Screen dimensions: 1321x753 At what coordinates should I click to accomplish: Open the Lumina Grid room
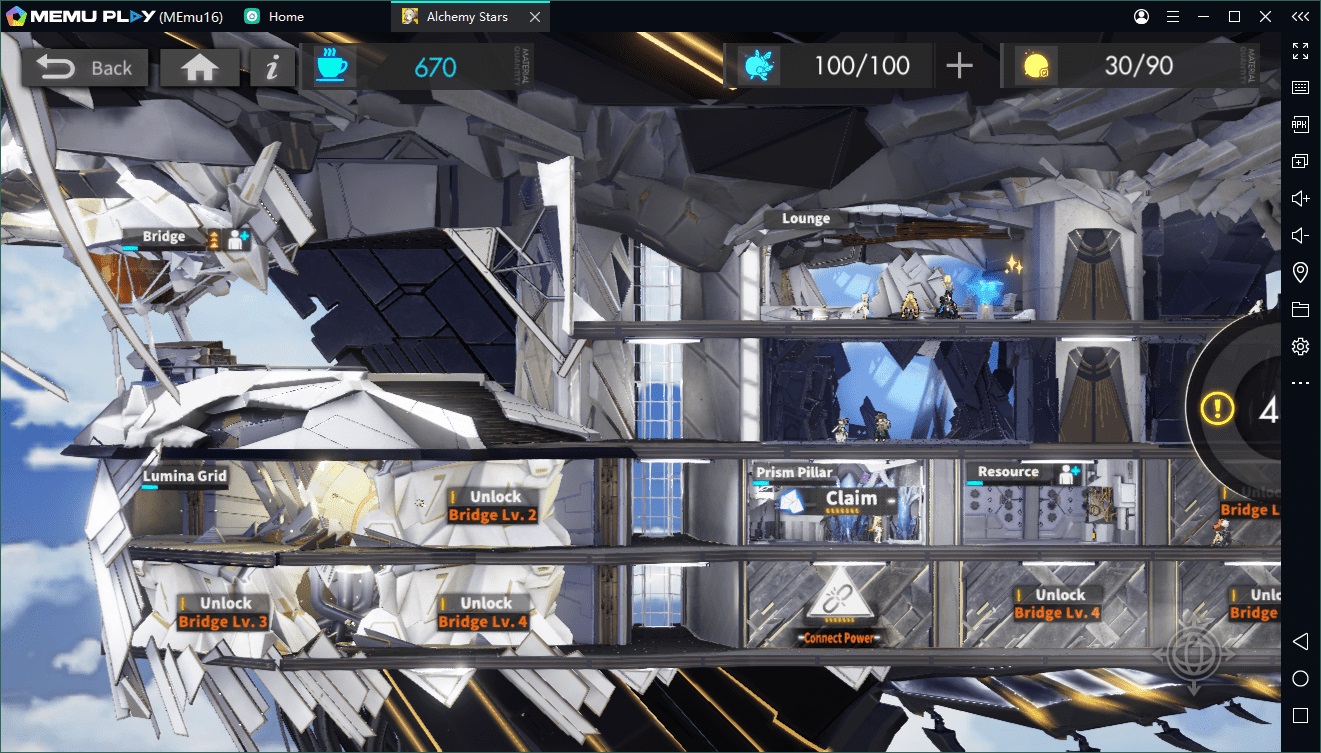click(185, 476)
